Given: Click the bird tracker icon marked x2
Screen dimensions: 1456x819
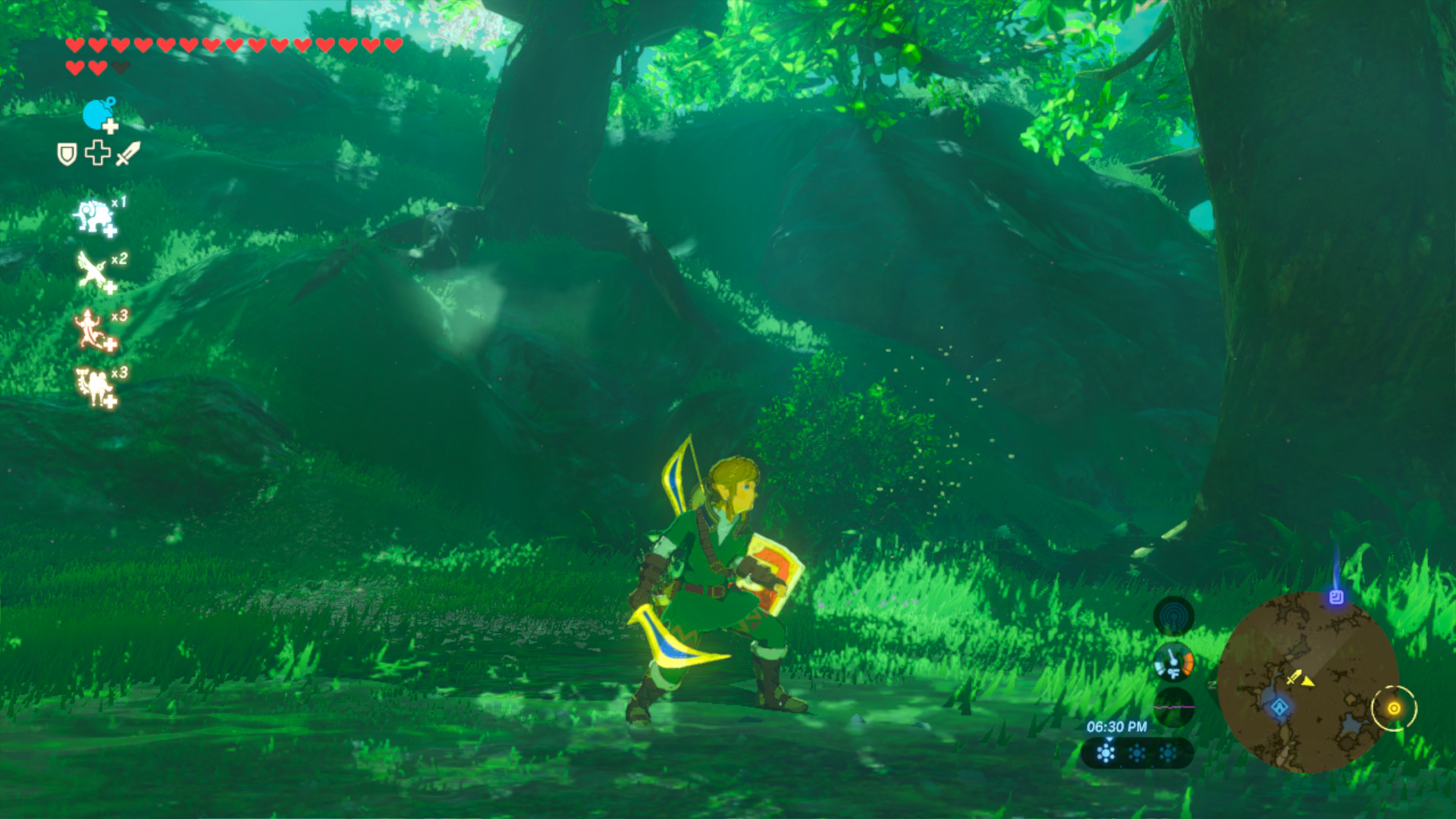Looking at the screenshot, I should click(x=91, y=269).
